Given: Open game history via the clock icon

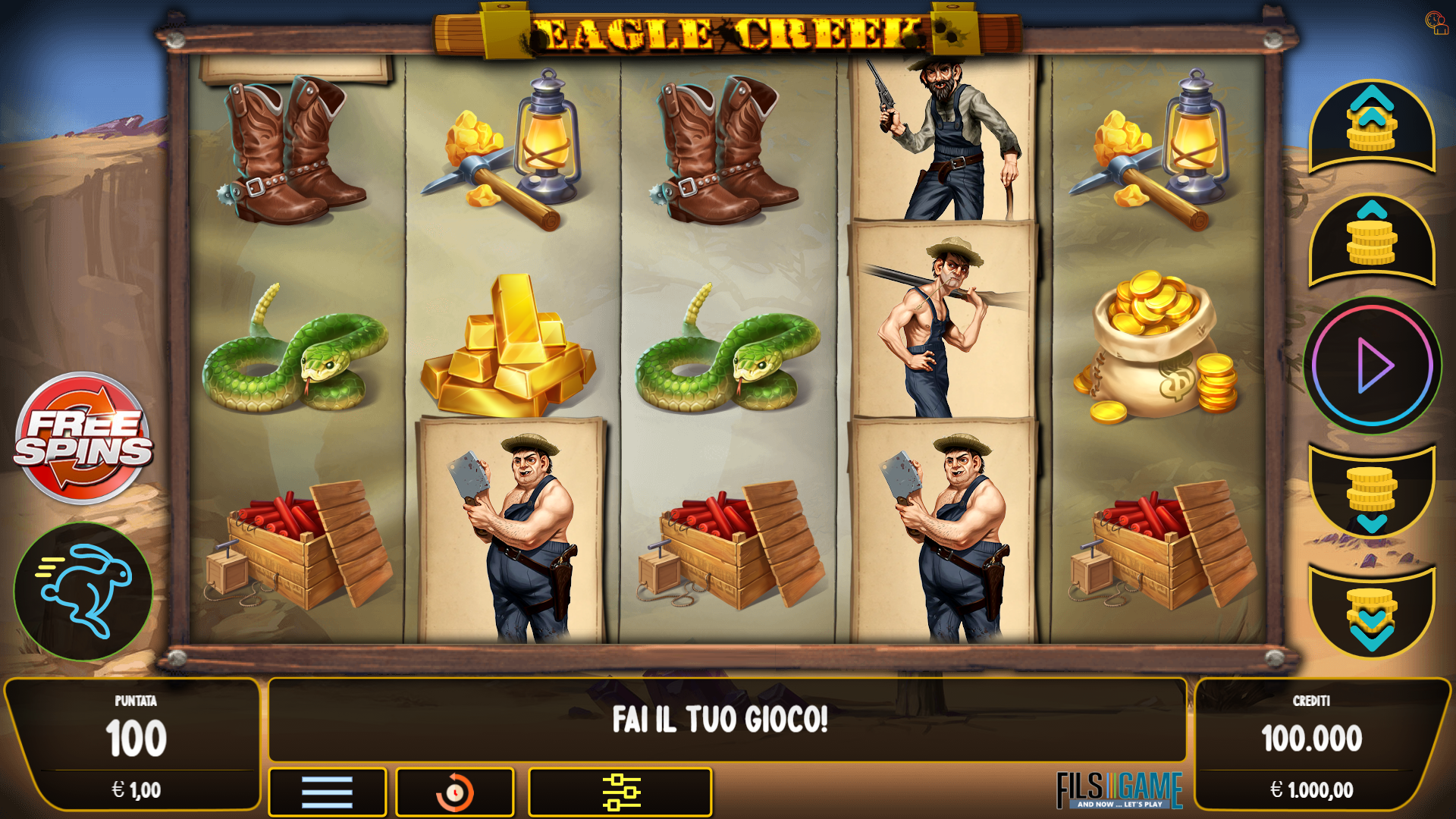Looking at the screenshot, I should tap(455, 792).
